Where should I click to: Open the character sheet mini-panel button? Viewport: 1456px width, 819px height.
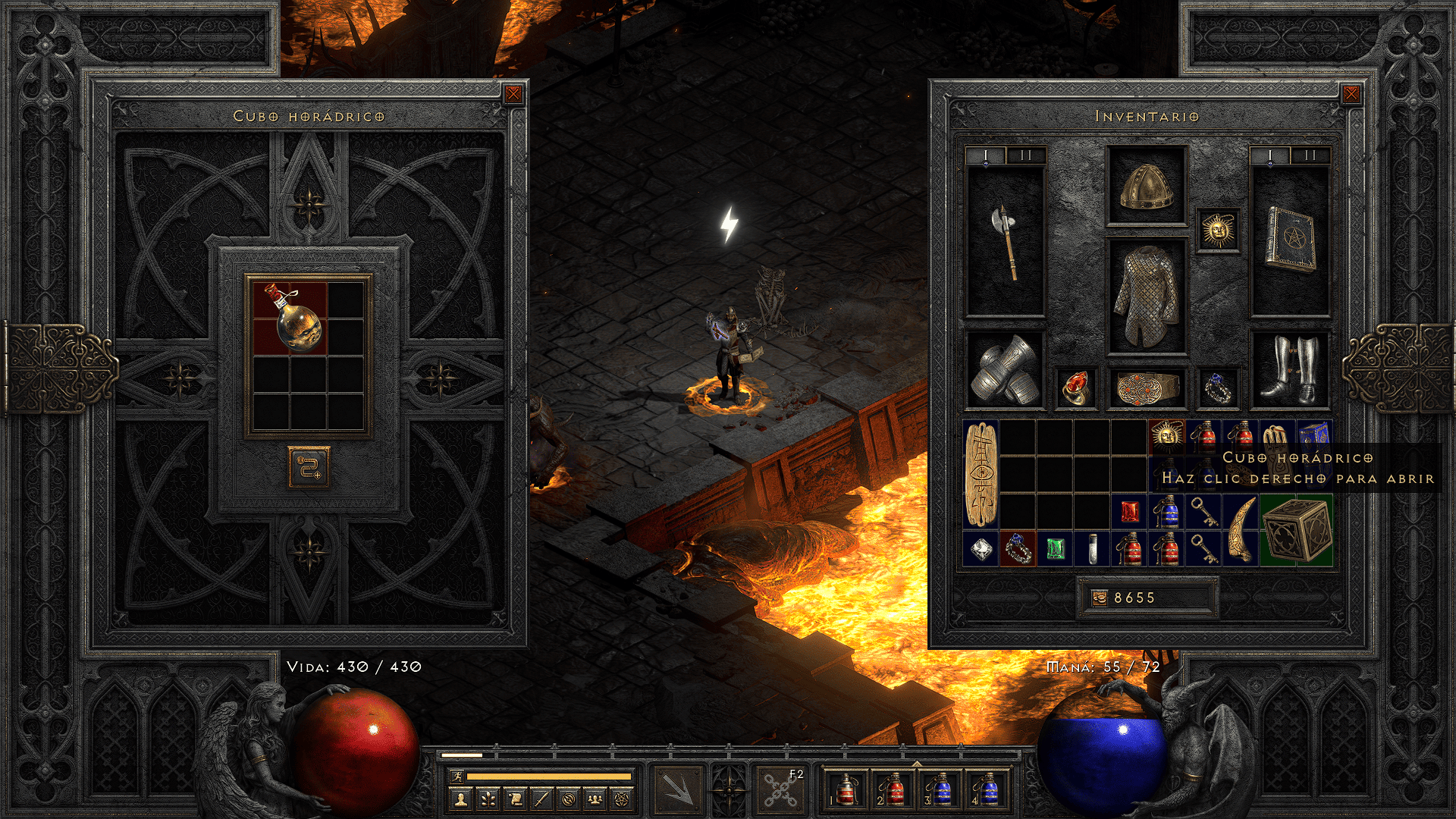460,799
